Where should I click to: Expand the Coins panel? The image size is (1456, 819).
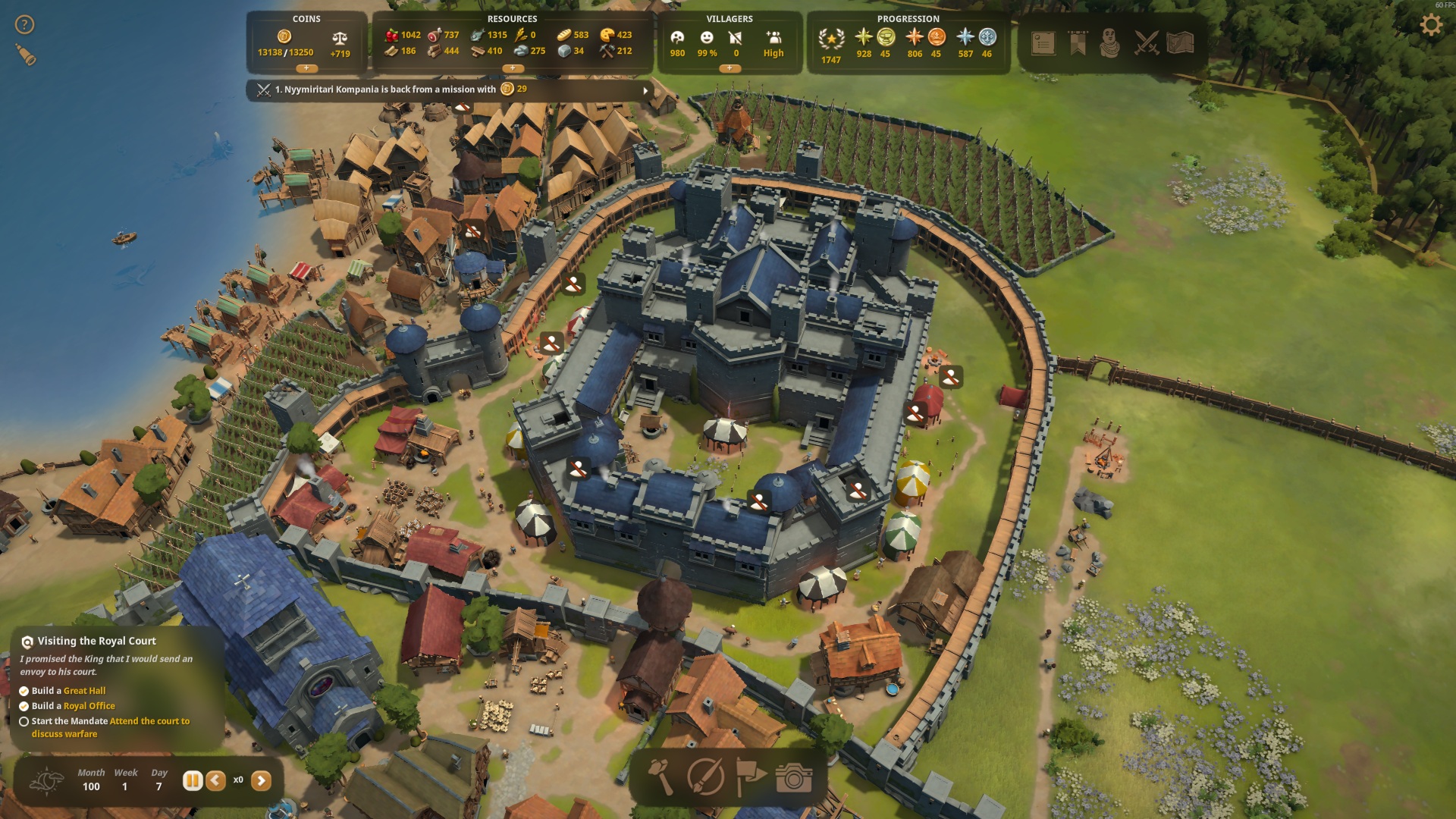(x=306, y=68)
